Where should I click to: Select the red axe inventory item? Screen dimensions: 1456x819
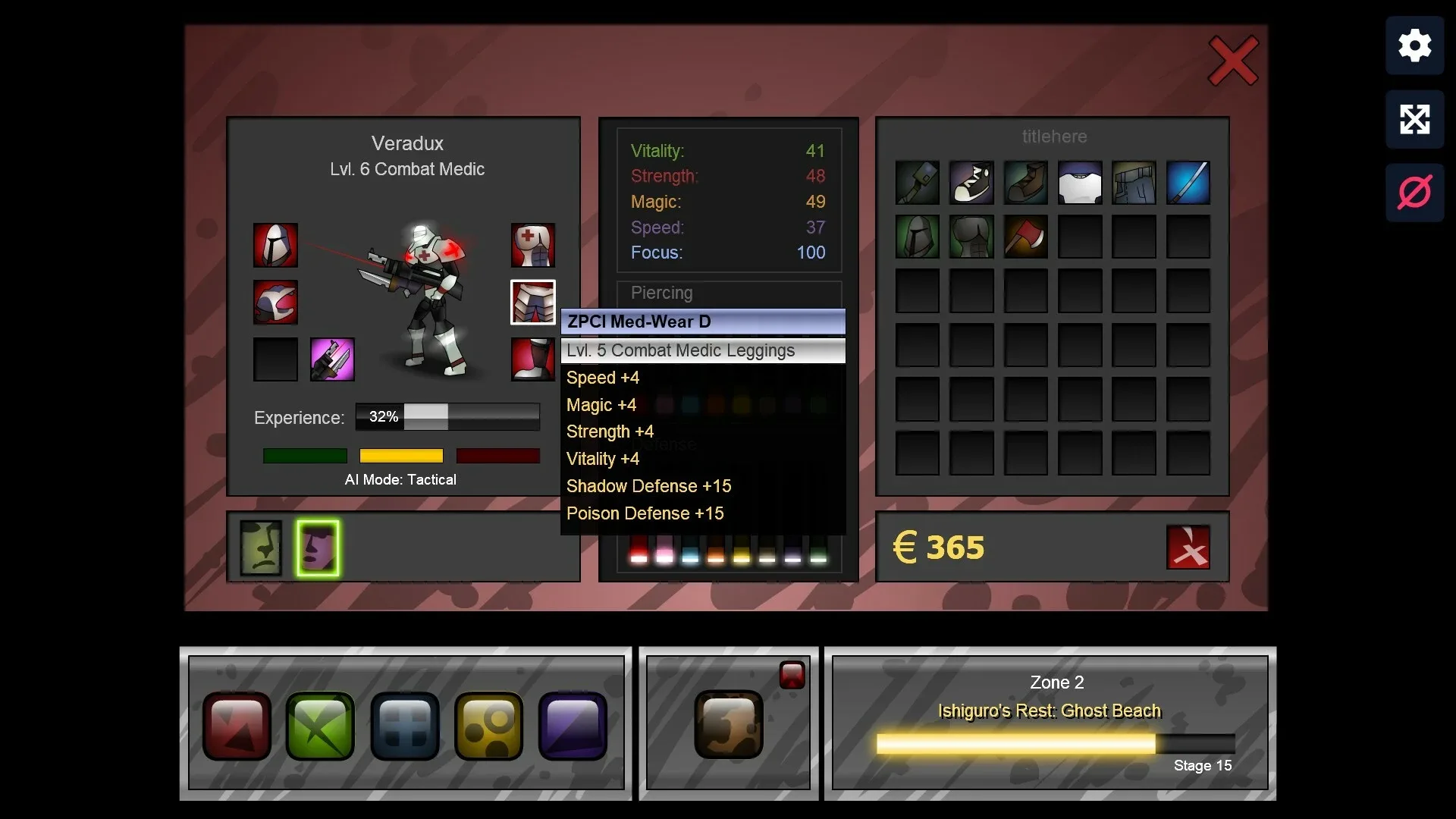1025,237
